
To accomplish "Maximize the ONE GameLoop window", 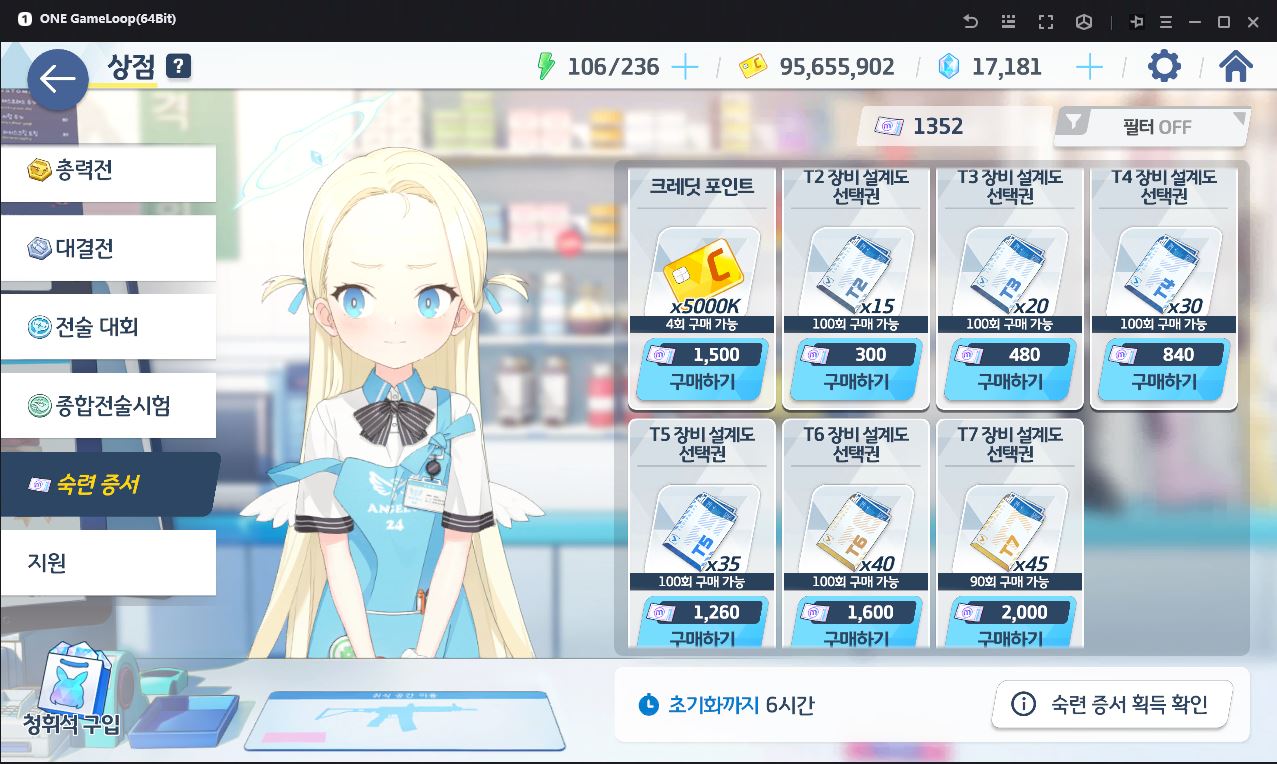I will coord(1223,21).
